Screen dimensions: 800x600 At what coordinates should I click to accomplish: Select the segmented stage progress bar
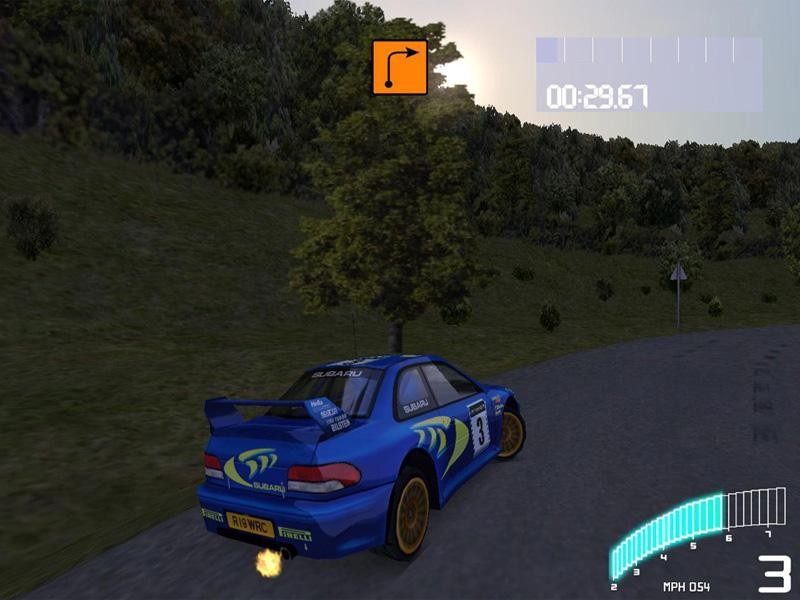click(x=648, y=51)
